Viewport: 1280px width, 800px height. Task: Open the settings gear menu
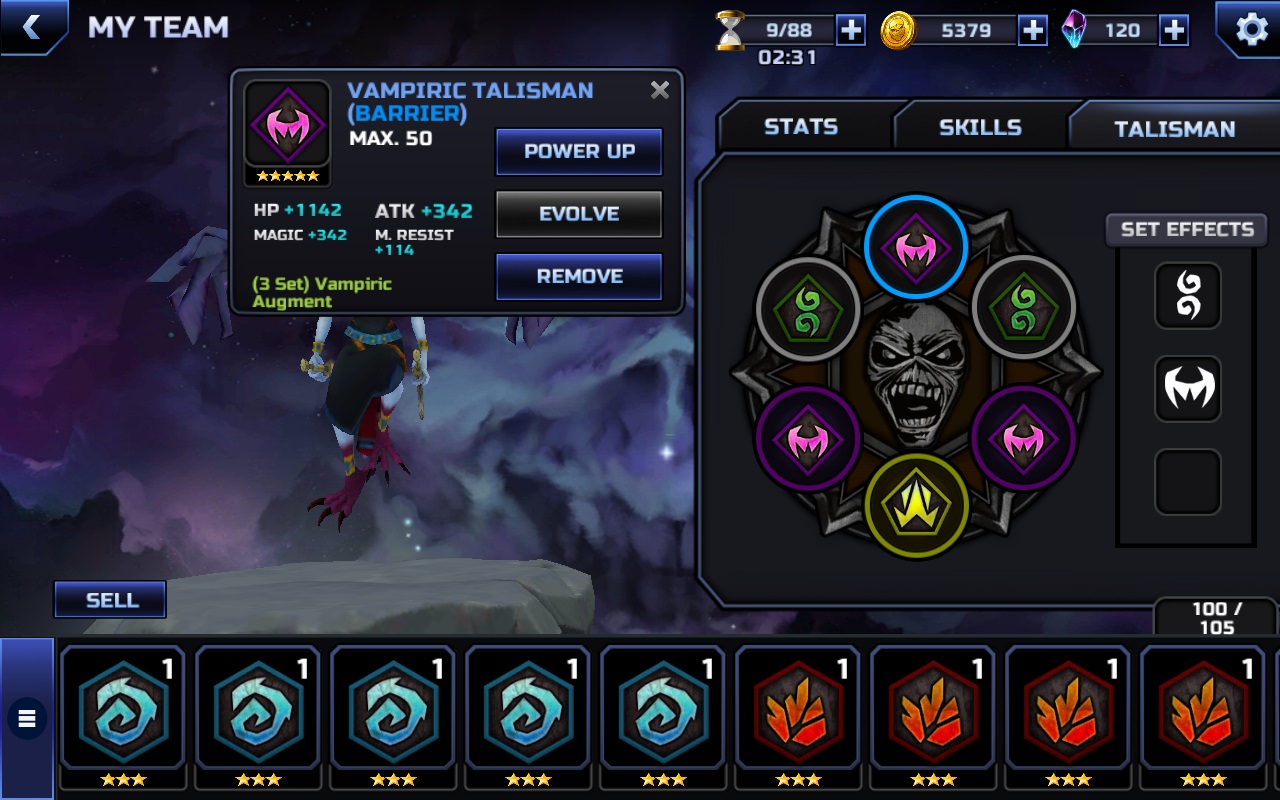[1251, 29]
